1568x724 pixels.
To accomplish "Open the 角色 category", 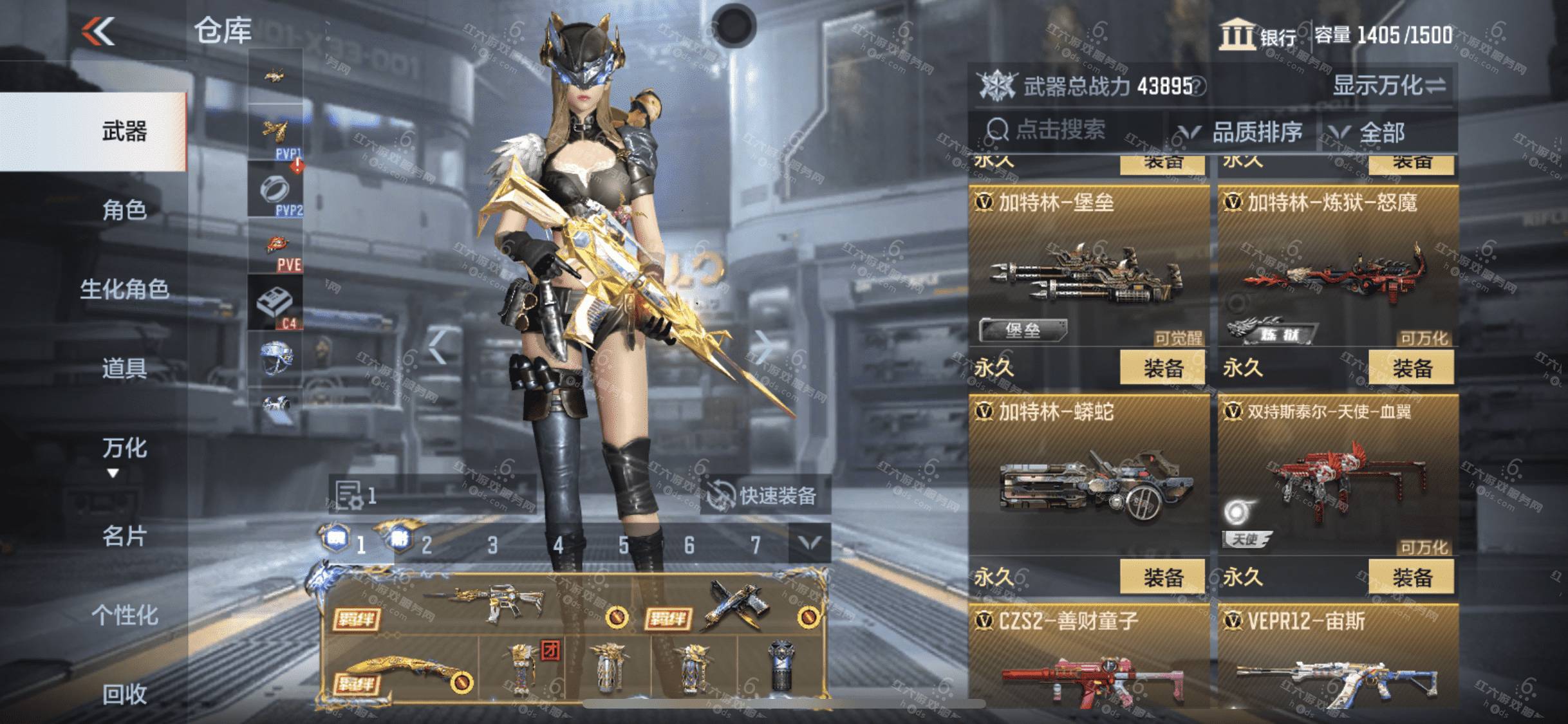I will tap(124, 210).
